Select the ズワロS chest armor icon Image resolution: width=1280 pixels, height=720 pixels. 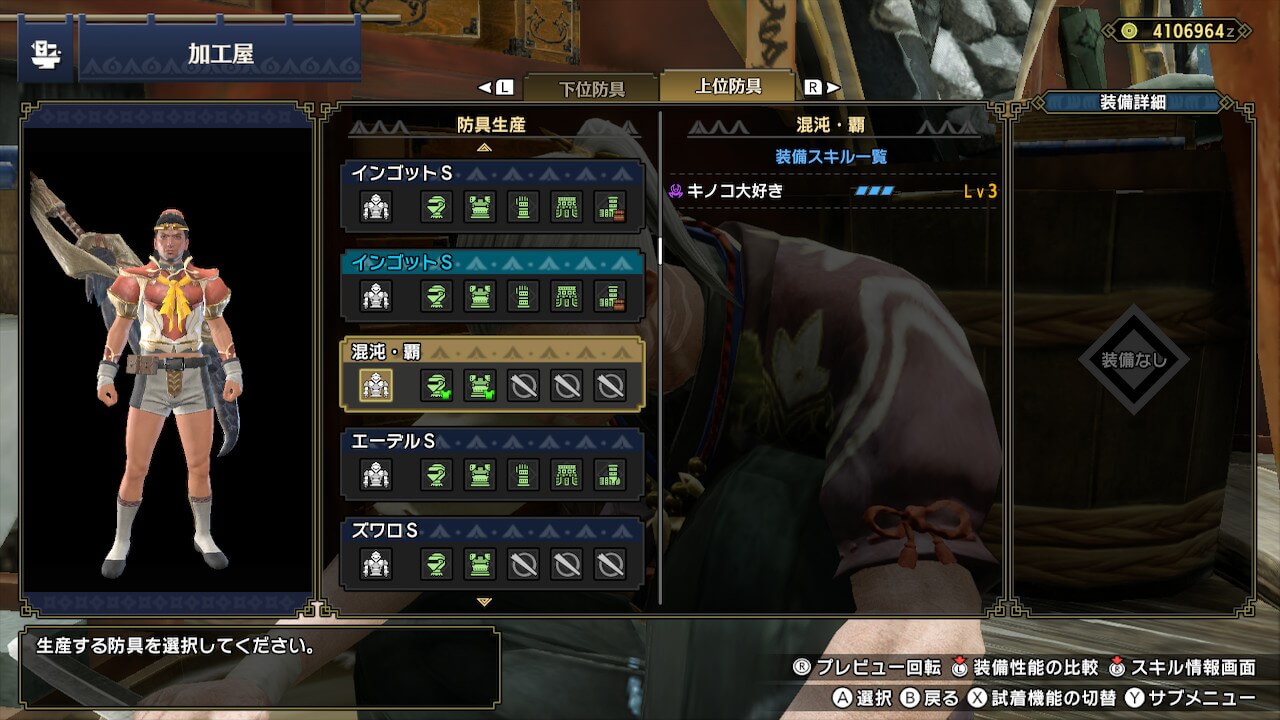(480, 565)
